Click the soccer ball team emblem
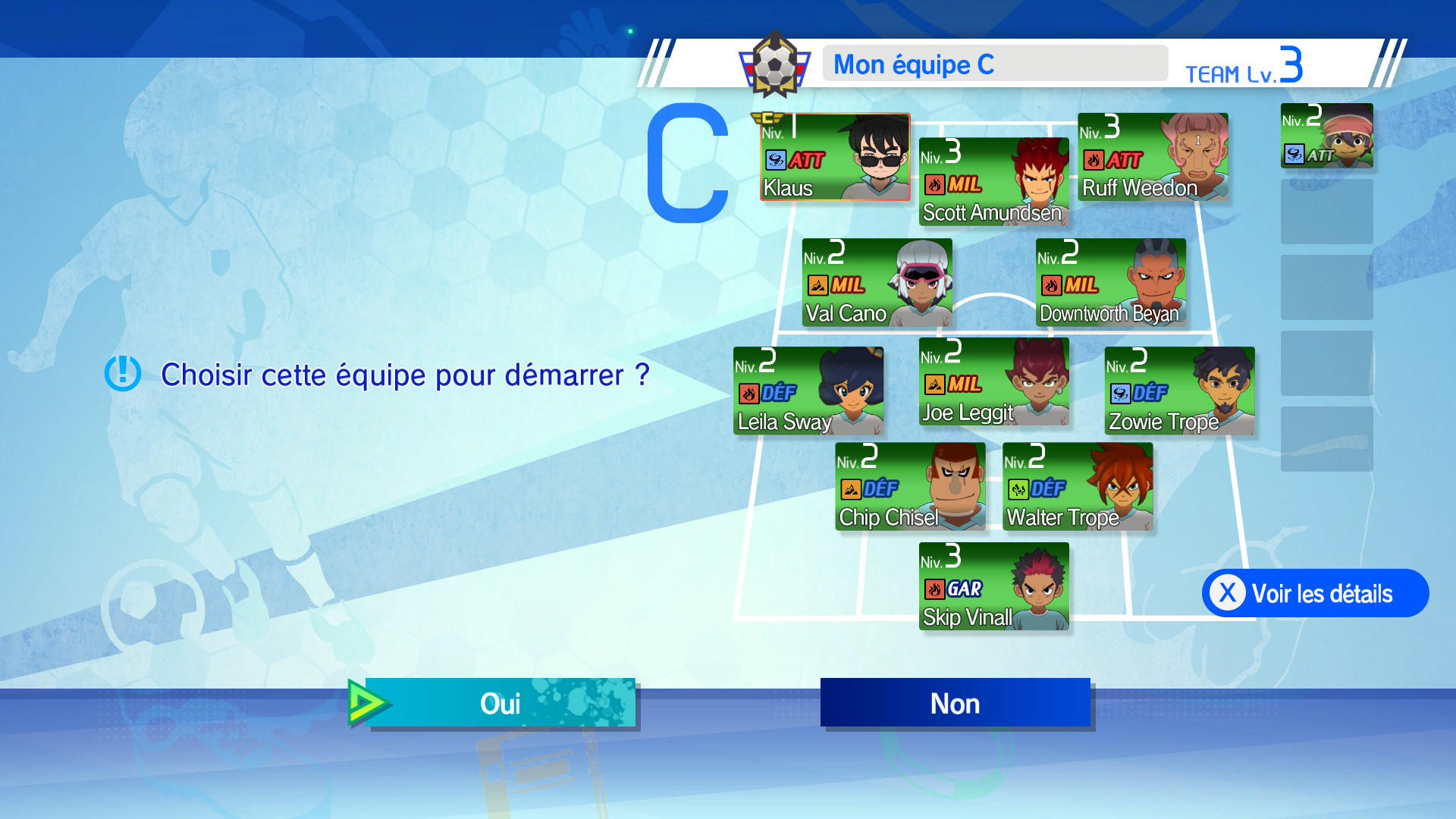The width and height of the screenshot is (1456, 819). pos(774,66)
